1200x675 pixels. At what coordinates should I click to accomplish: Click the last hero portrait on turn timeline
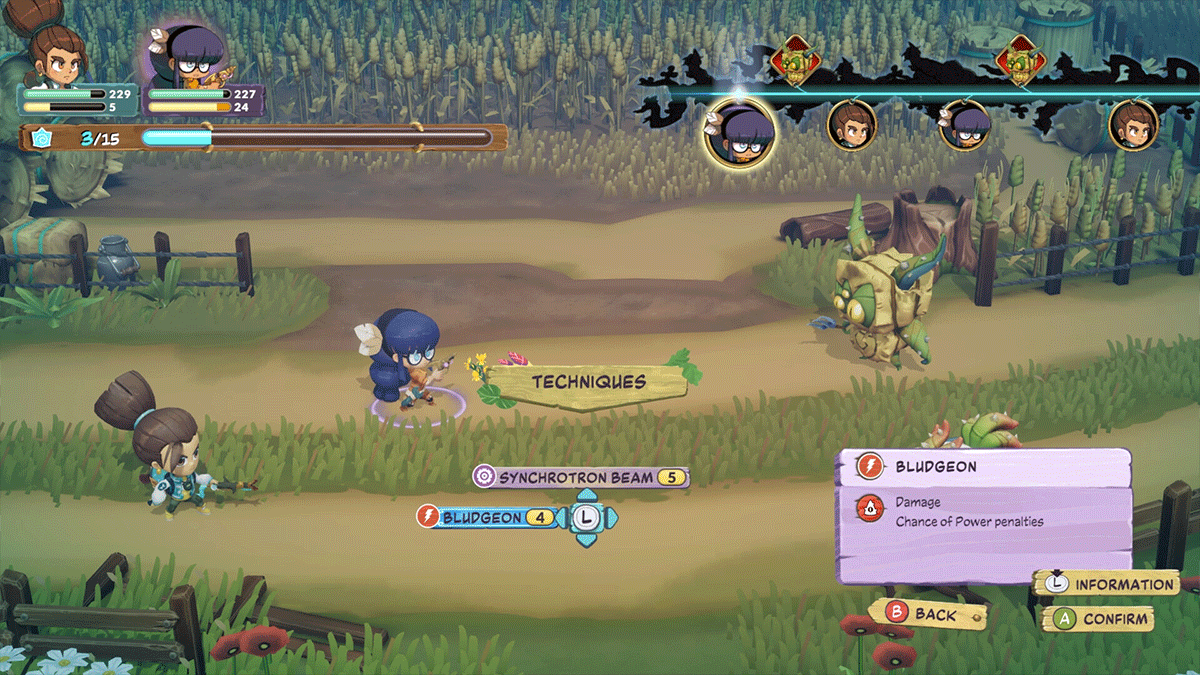(x=1133, y=126)
